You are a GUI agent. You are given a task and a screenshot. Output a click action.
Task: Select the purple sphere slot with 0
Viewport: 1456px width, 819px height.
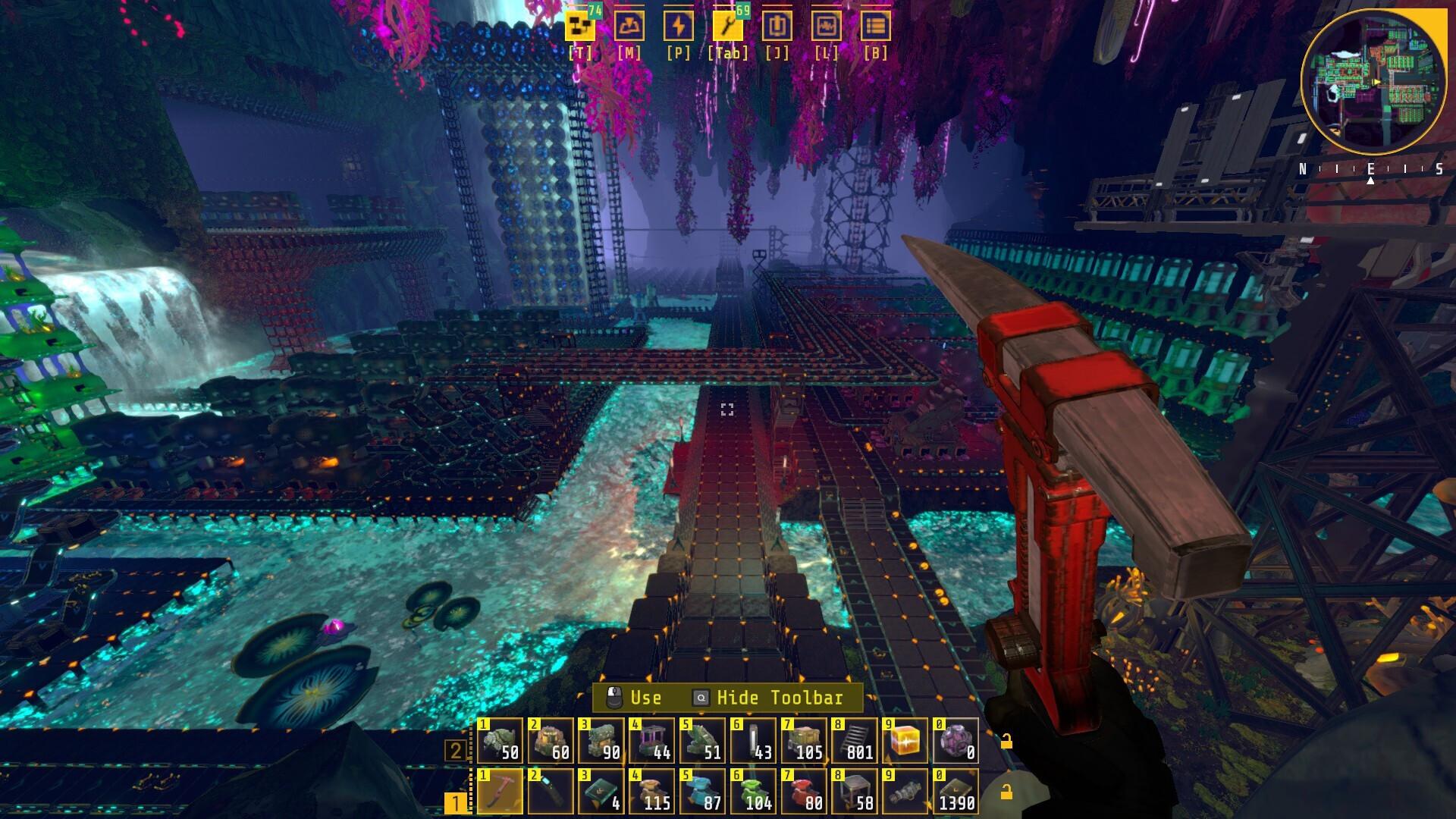[x=955, y=741]
